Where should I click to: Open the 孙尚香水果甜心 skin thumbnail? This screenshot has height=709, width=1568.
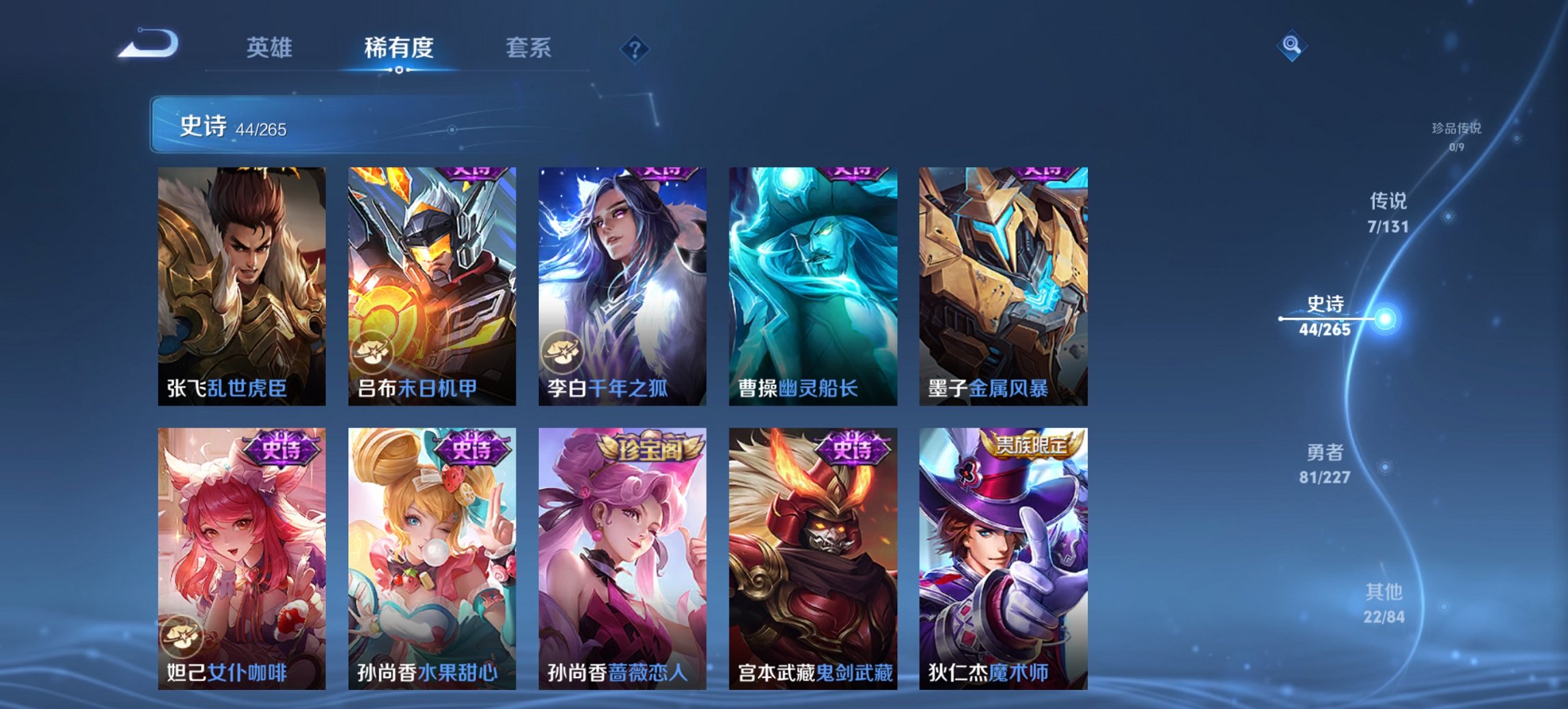(x=433, y=547)
